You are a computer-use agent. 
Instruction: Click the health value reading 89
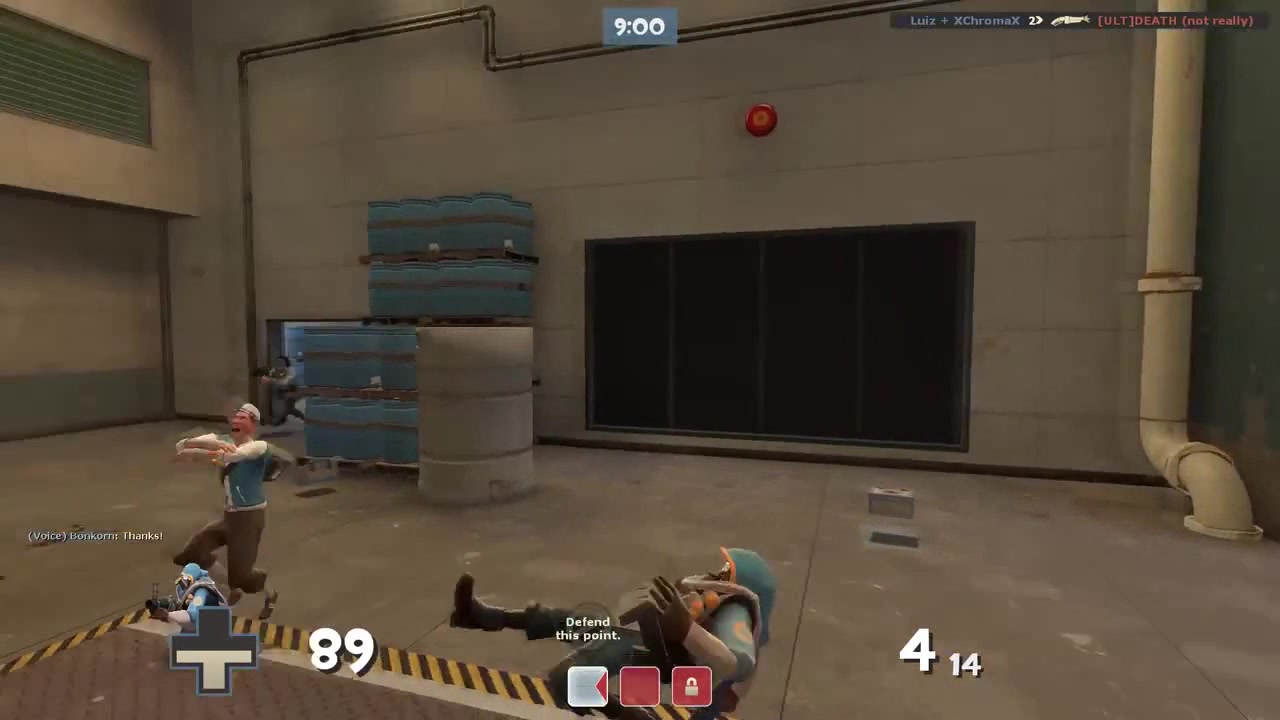341,651
